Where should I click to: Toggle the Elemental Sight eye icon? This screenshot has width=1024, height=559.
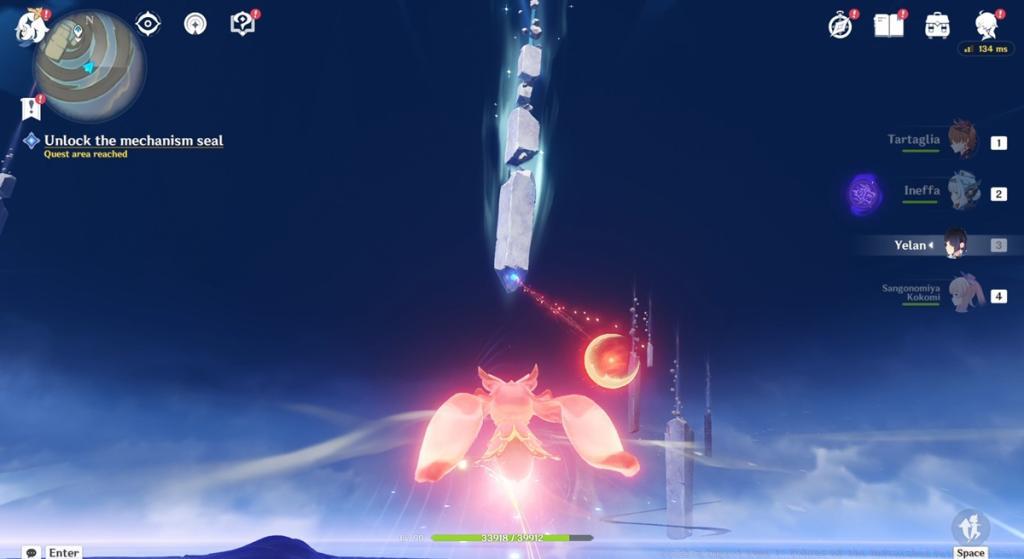148,24
